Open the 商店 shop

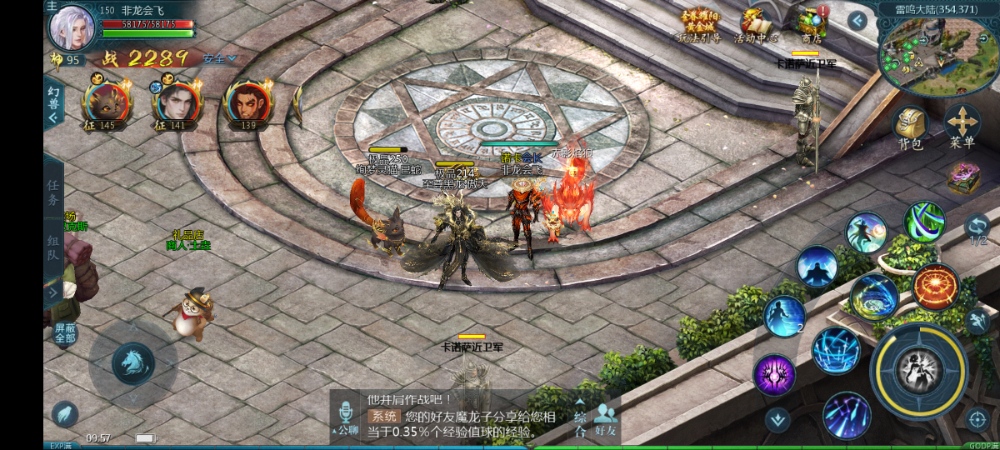[x=809, y=23]
